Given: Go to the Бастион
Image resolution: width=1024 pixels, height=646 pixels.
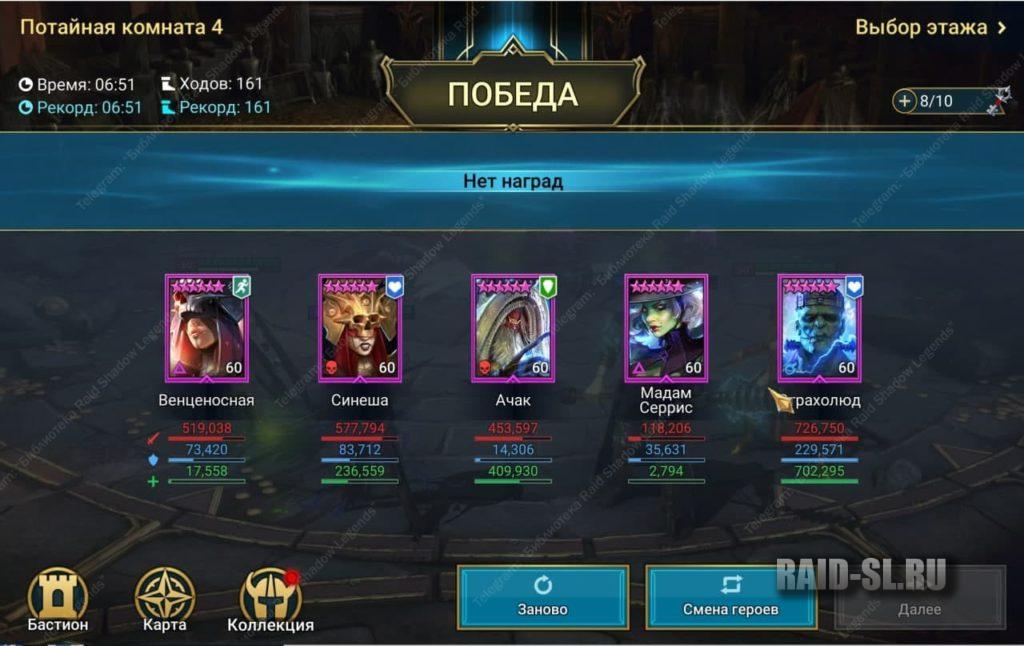Looking at the screenshot, I should pos(58,600).
